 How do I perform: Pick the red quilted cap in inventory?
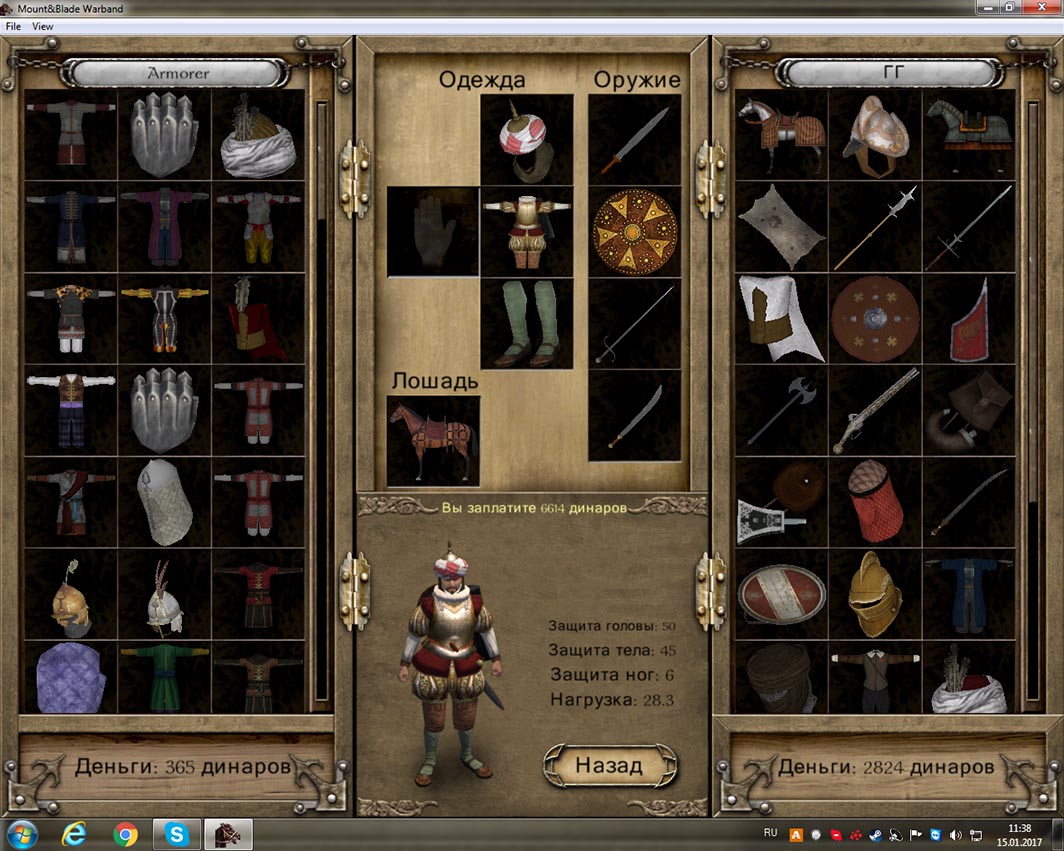tap(875, 502)
